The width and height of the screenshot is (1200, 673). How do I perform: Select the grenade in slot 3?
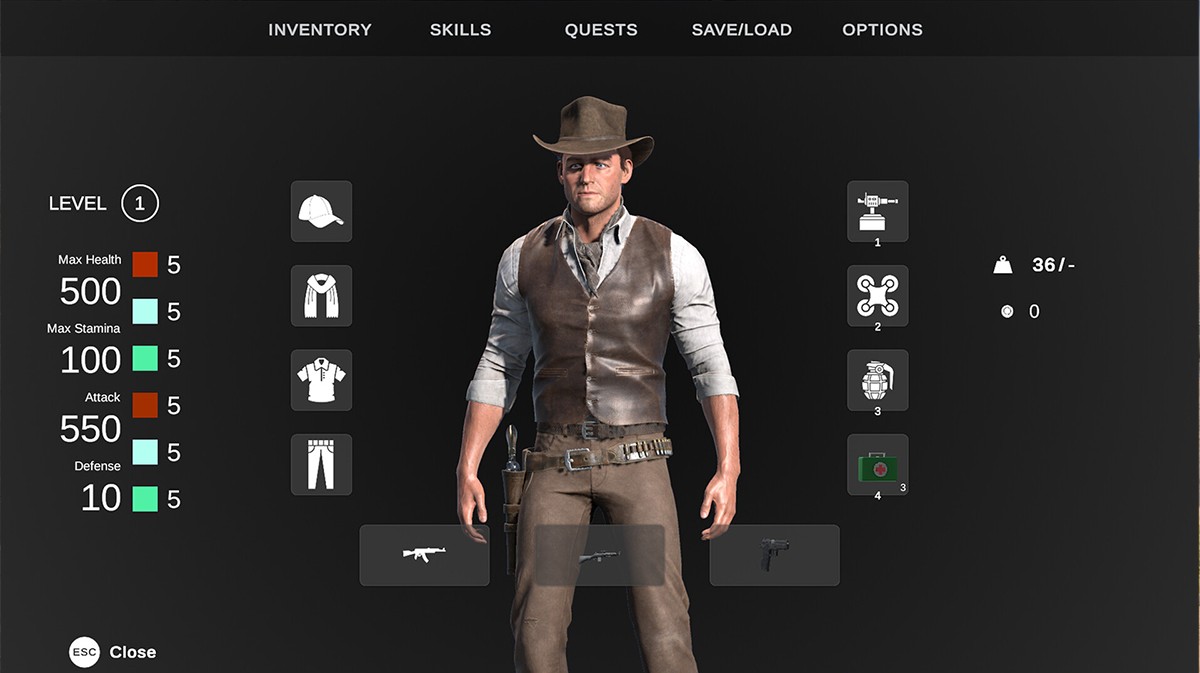pos(877,379)
